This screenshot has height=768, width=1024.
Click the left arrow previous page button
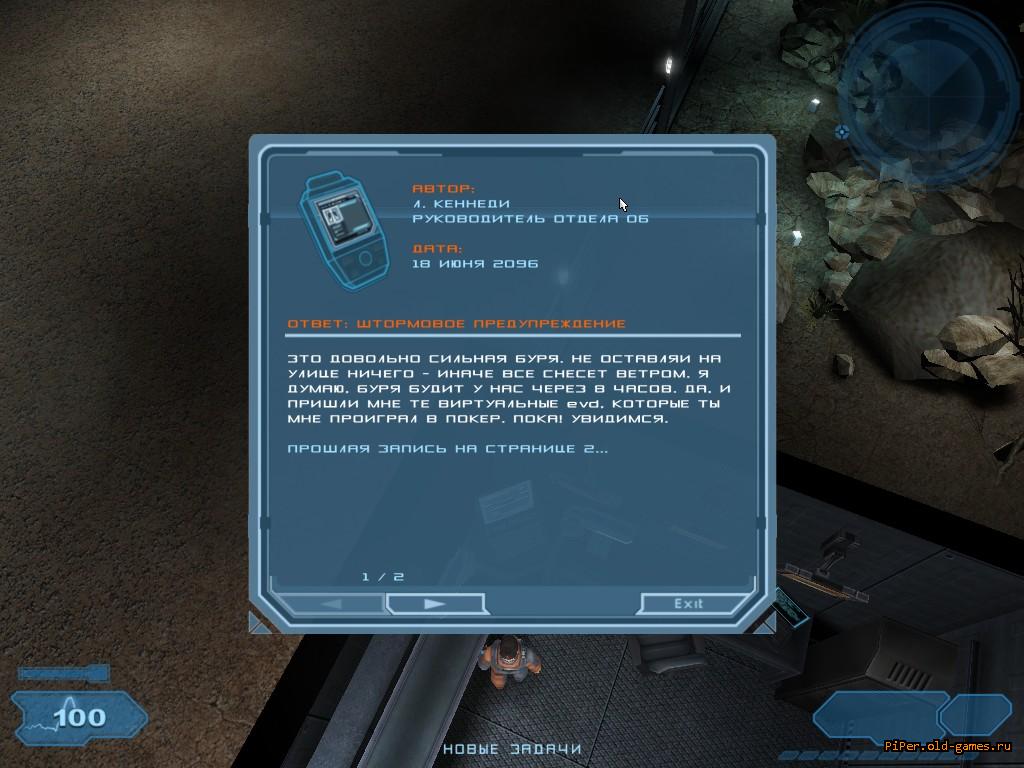click(331, 604)
